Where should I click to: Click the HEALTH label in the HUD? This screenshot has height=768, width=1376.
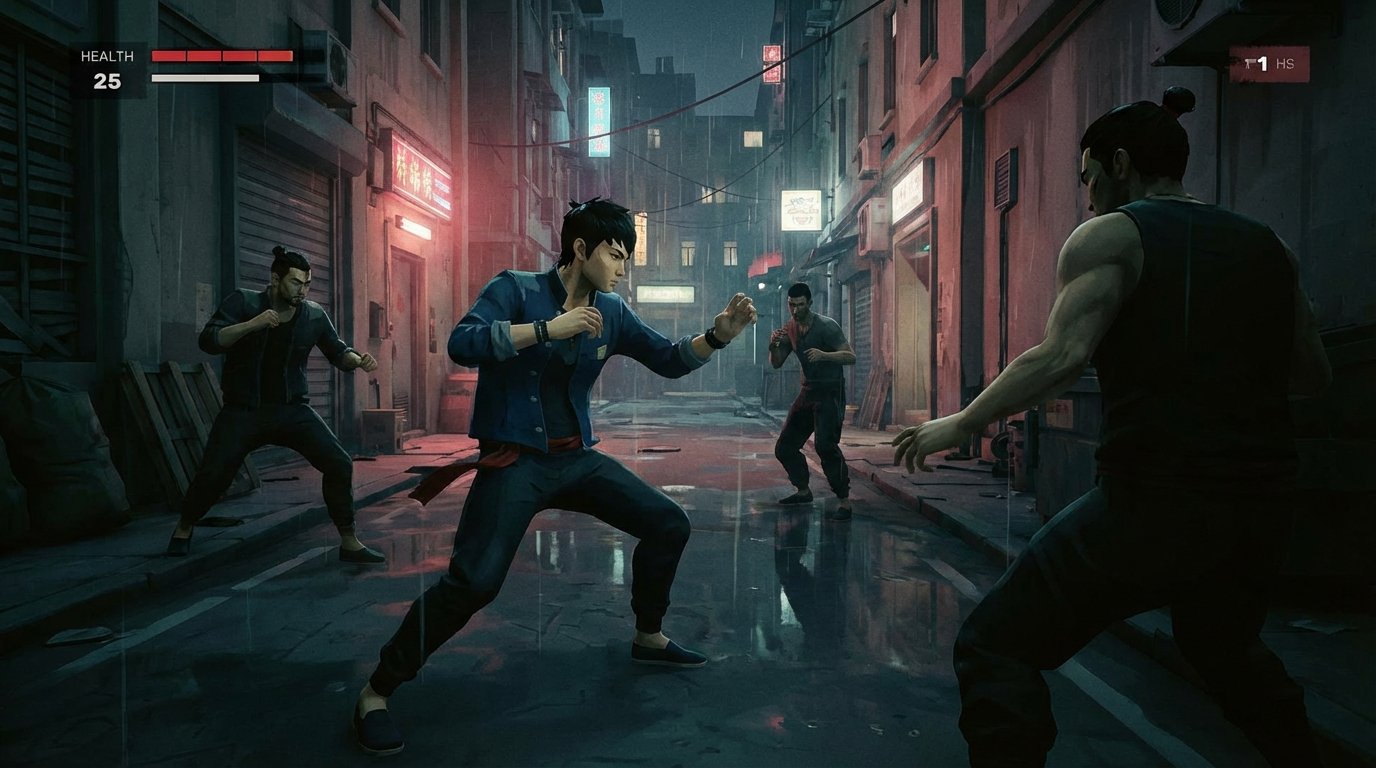(x=107, y=57)
